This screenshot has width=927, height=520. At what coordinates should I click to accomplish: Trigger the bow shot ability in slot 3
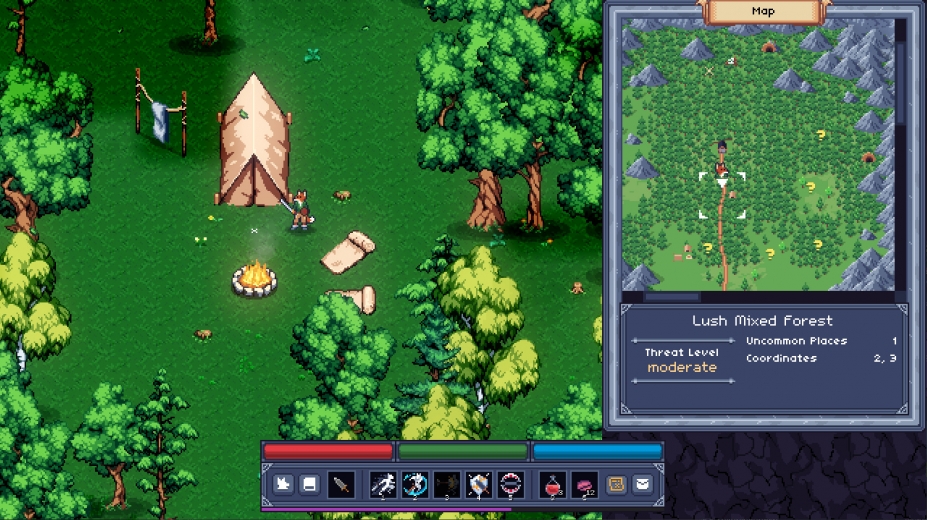pyautogui.click(x=447, y=485)
